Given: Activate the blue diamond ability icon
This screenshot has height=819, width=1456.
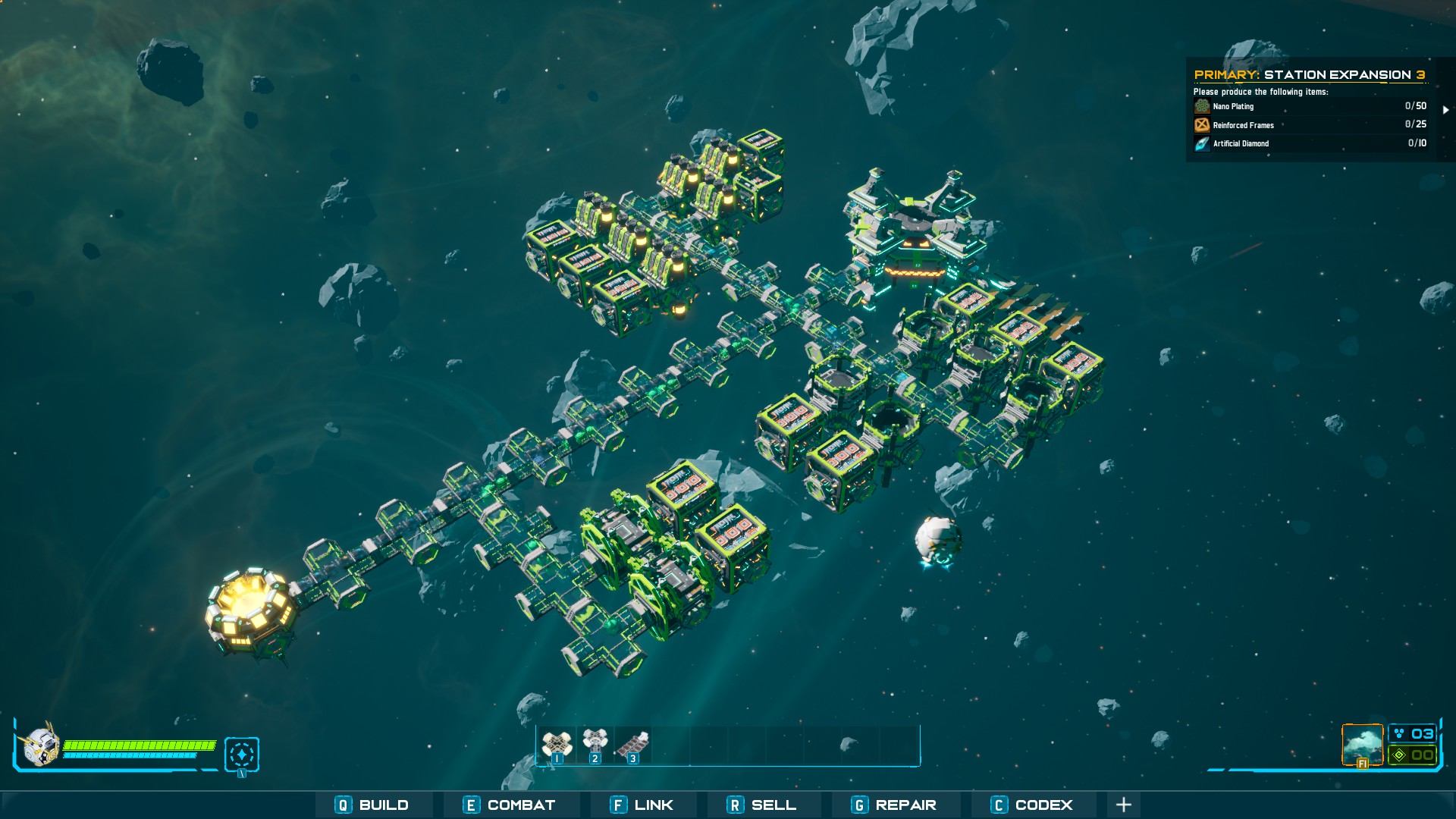Looking at the screenshot, I should coord(242,755).
